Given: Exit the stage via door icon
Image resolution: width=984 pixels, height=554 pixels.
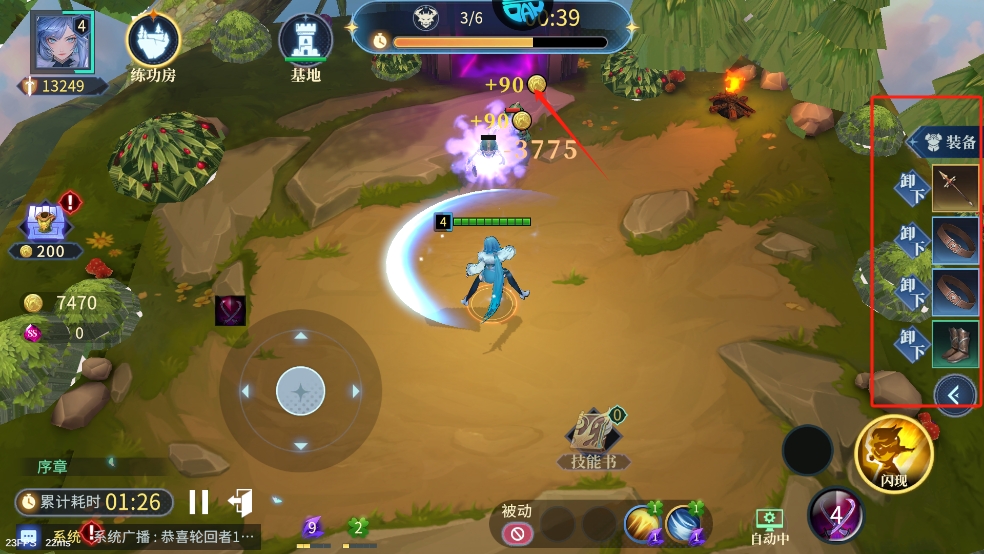Looking at the screenshot, I should click(240, 502).
